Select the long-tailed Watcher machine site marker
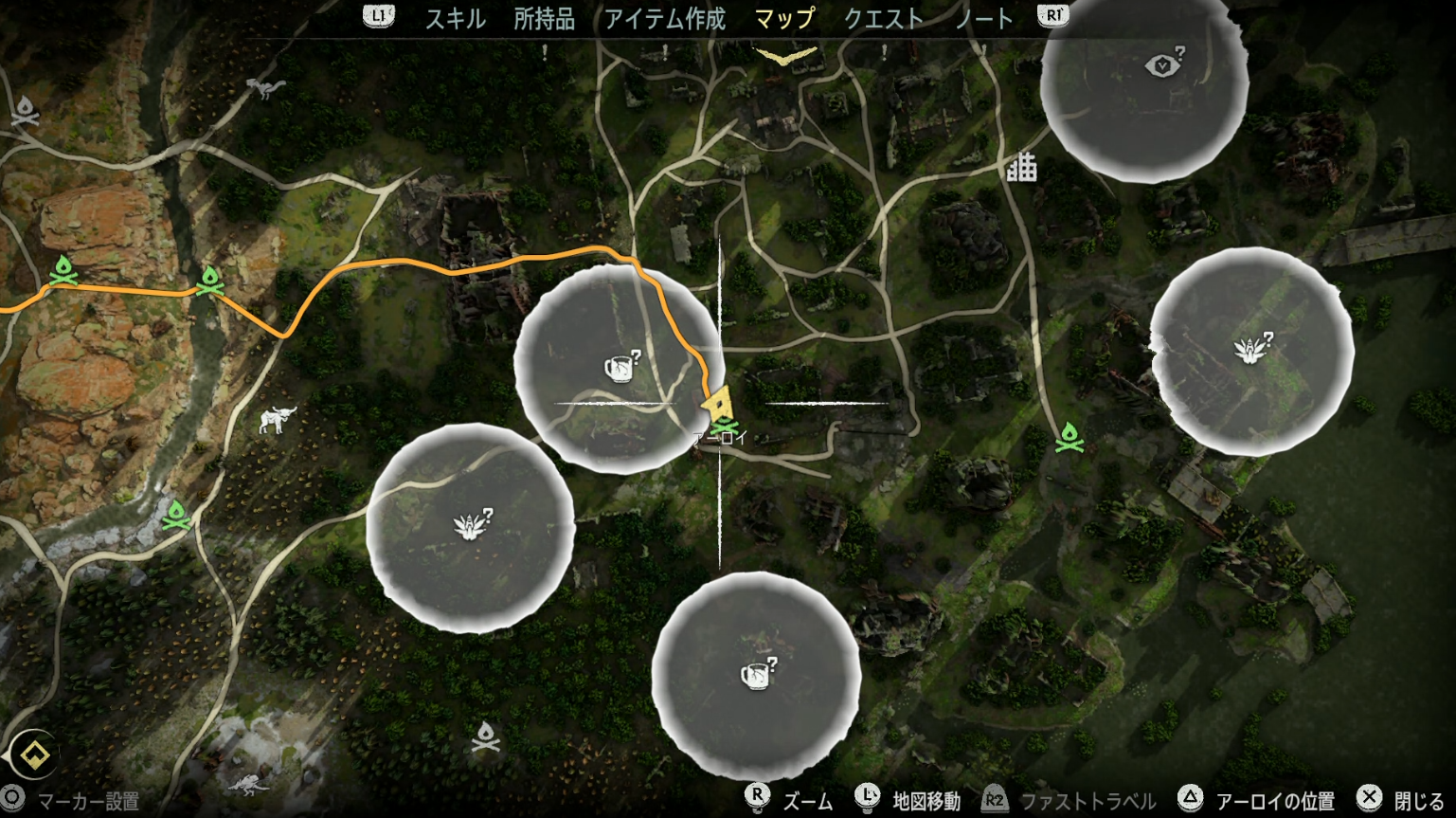Viewport: 1456px width, 818px height. [266, 88]
